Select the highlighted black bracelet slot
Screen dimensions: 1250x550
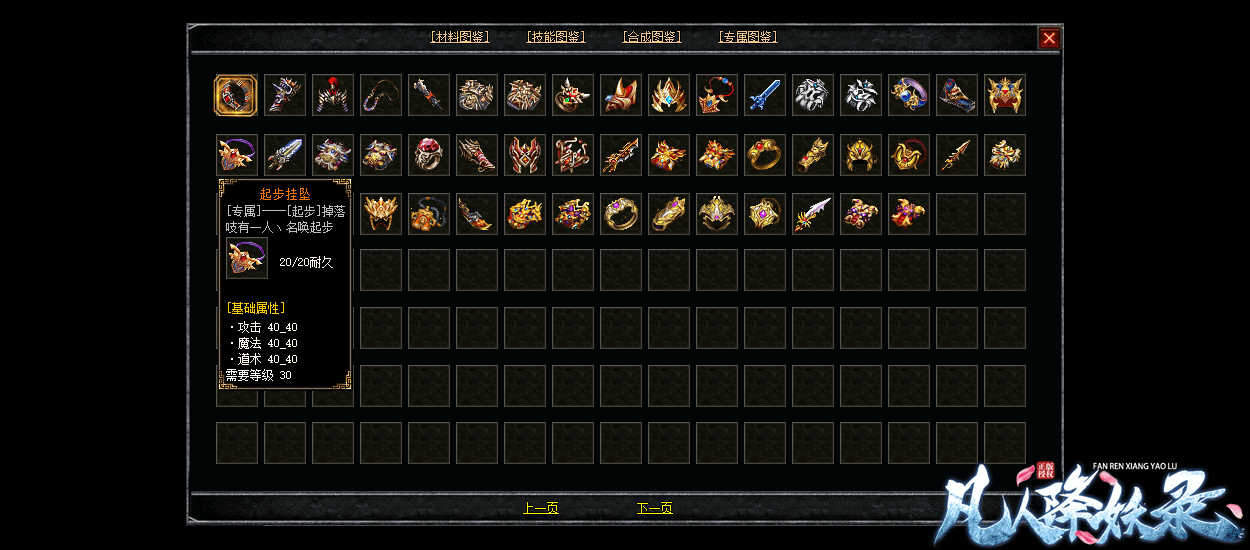coord(236,96)
